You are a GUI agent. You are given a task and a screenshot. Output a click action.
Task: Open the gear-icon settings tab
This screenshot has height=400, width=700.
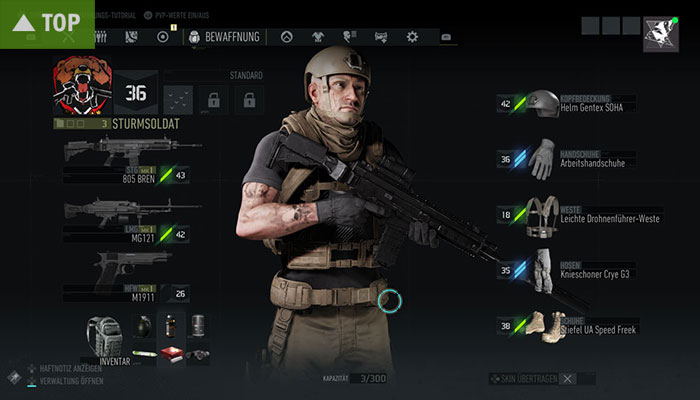coord(412,37)
